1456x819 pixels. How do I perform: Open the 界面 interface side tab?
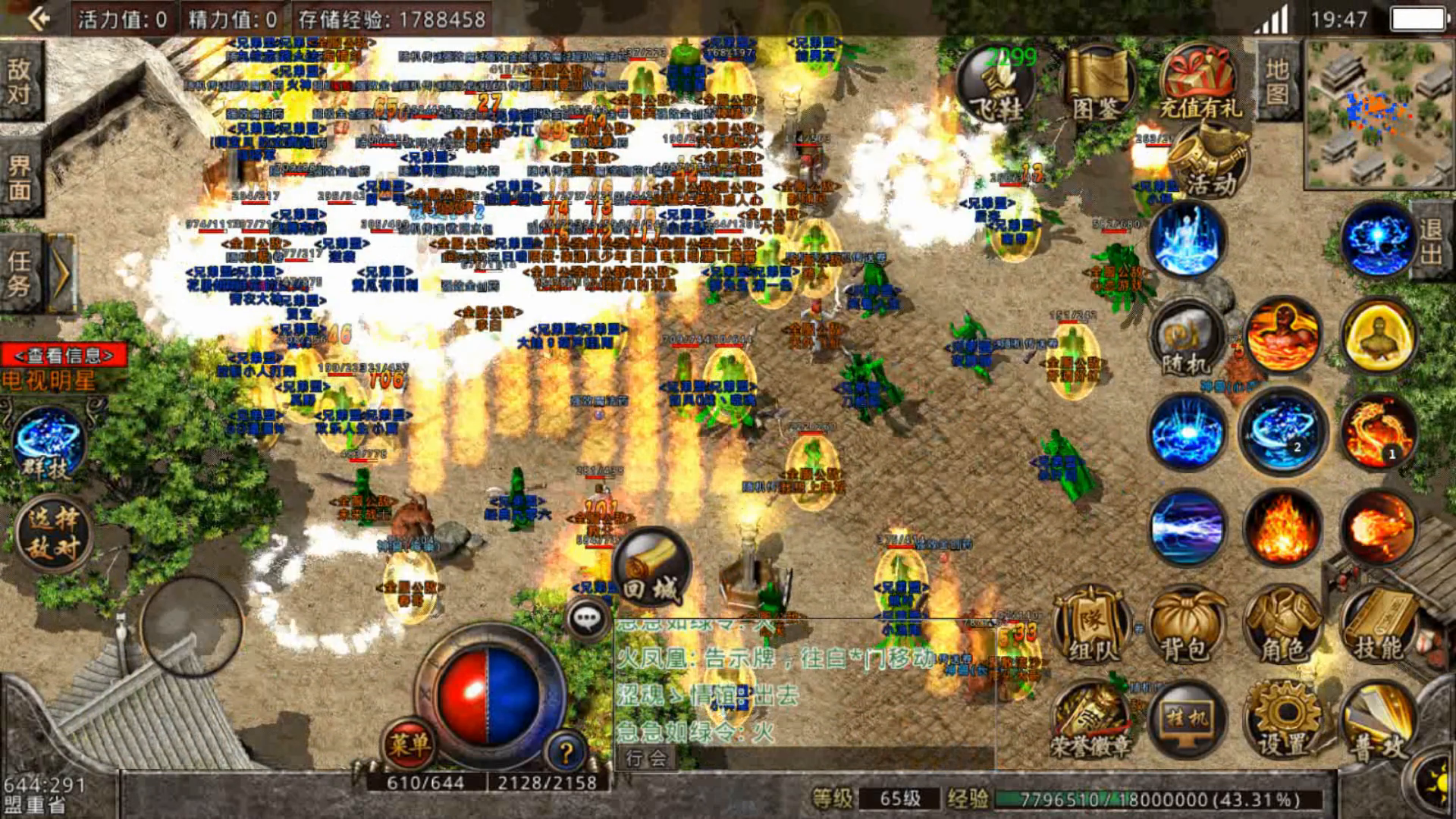(x=20, y=177)
